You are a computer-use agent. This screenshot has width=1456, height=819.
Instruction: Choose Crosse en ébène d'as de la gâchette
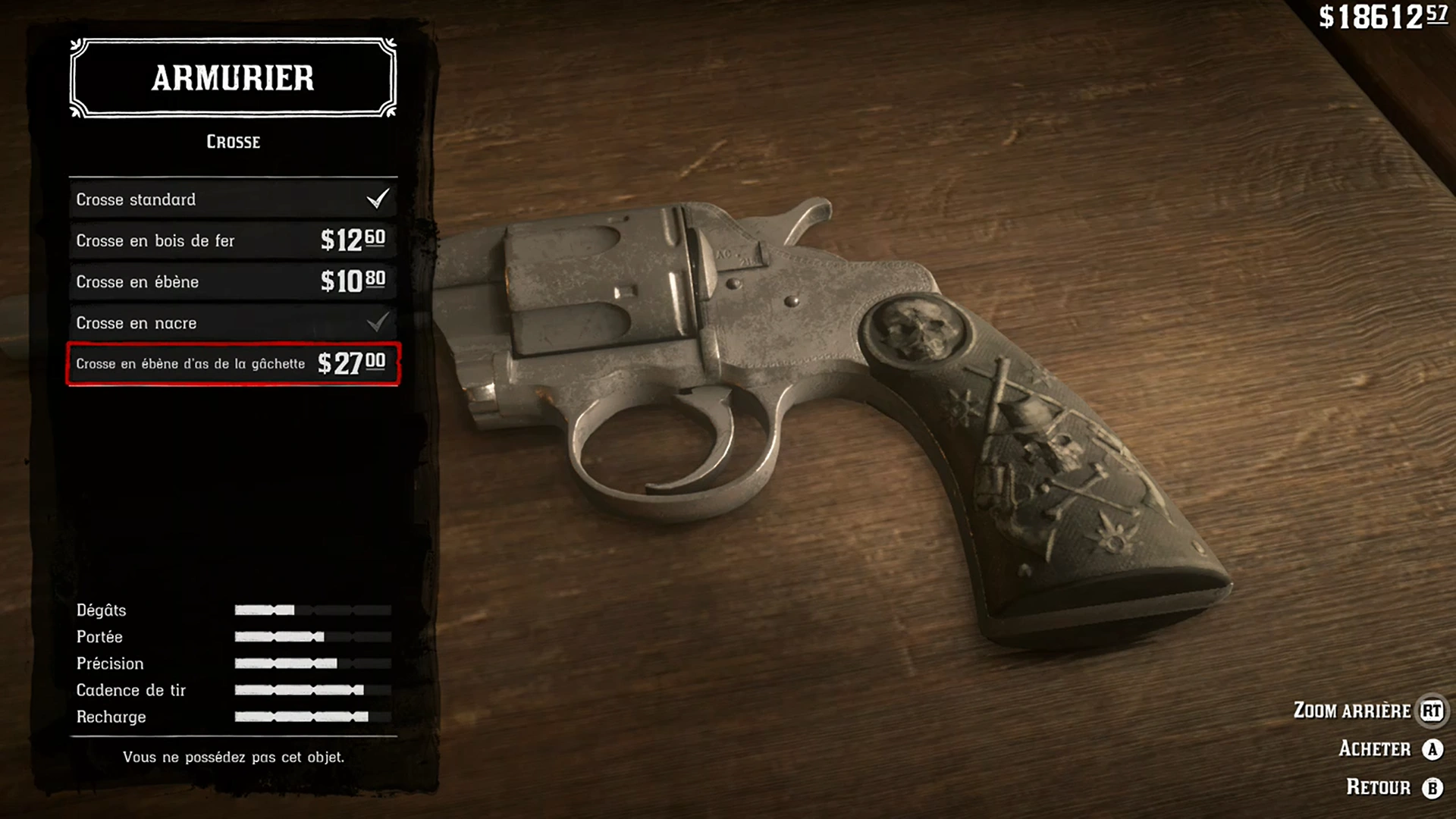click(x=233, y=364)
